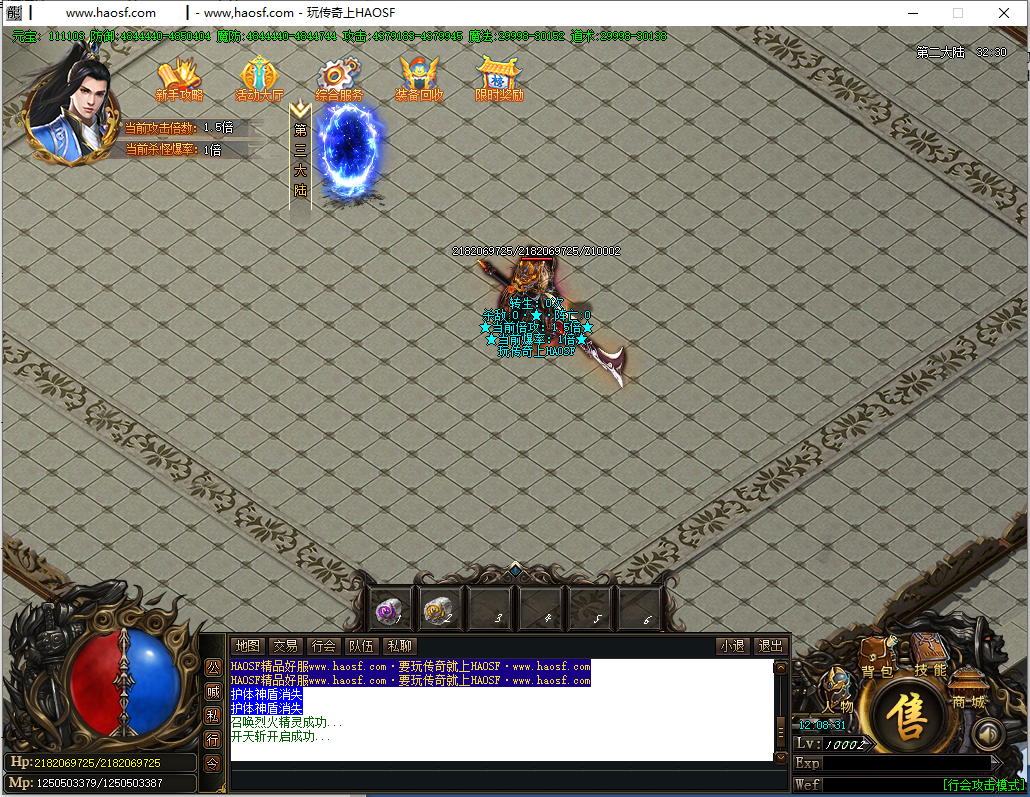
Task: Open the 技能 skills book
Action: coord(929,658)
